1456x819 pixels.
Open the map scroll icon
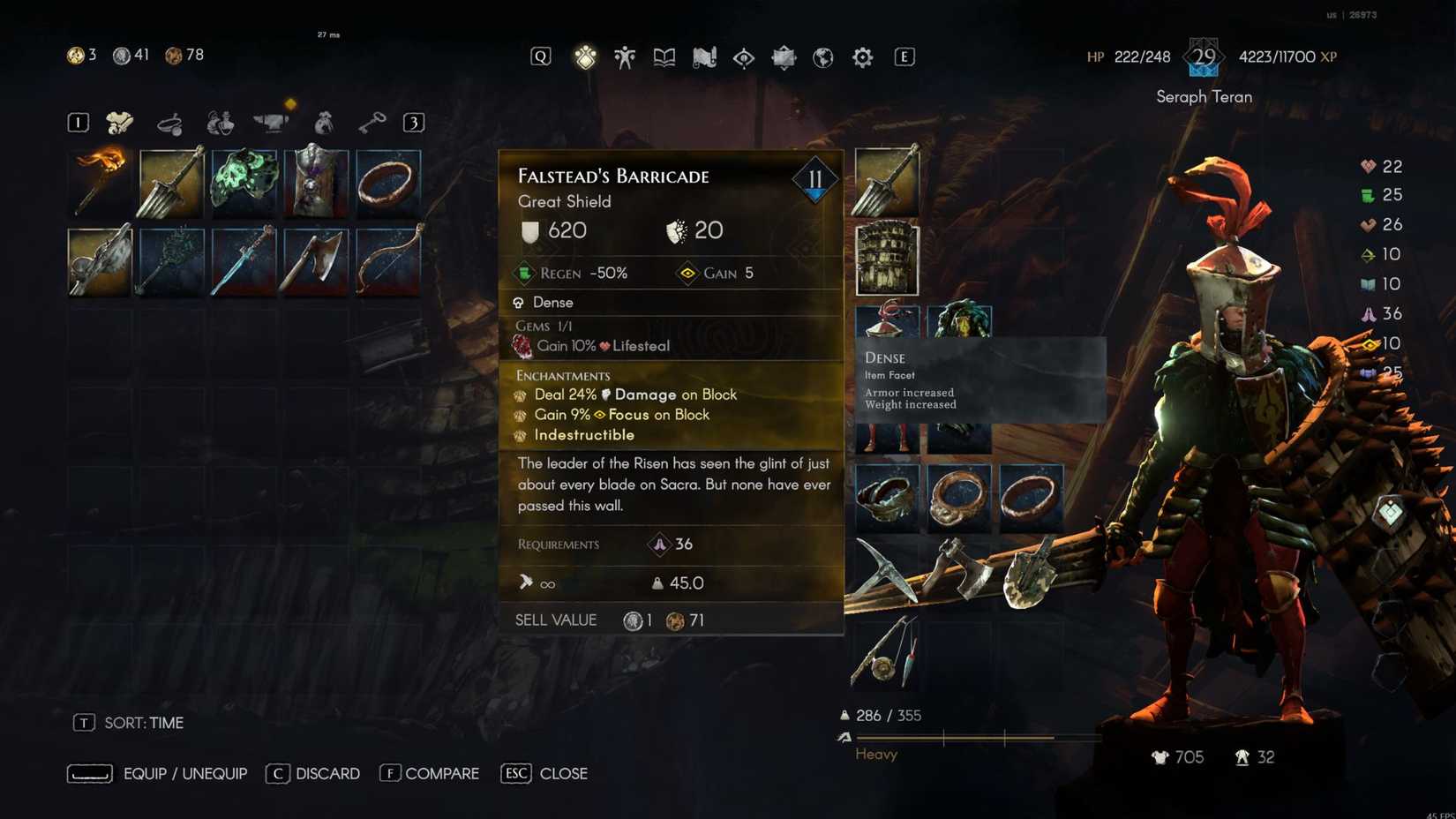click(704, 56)
